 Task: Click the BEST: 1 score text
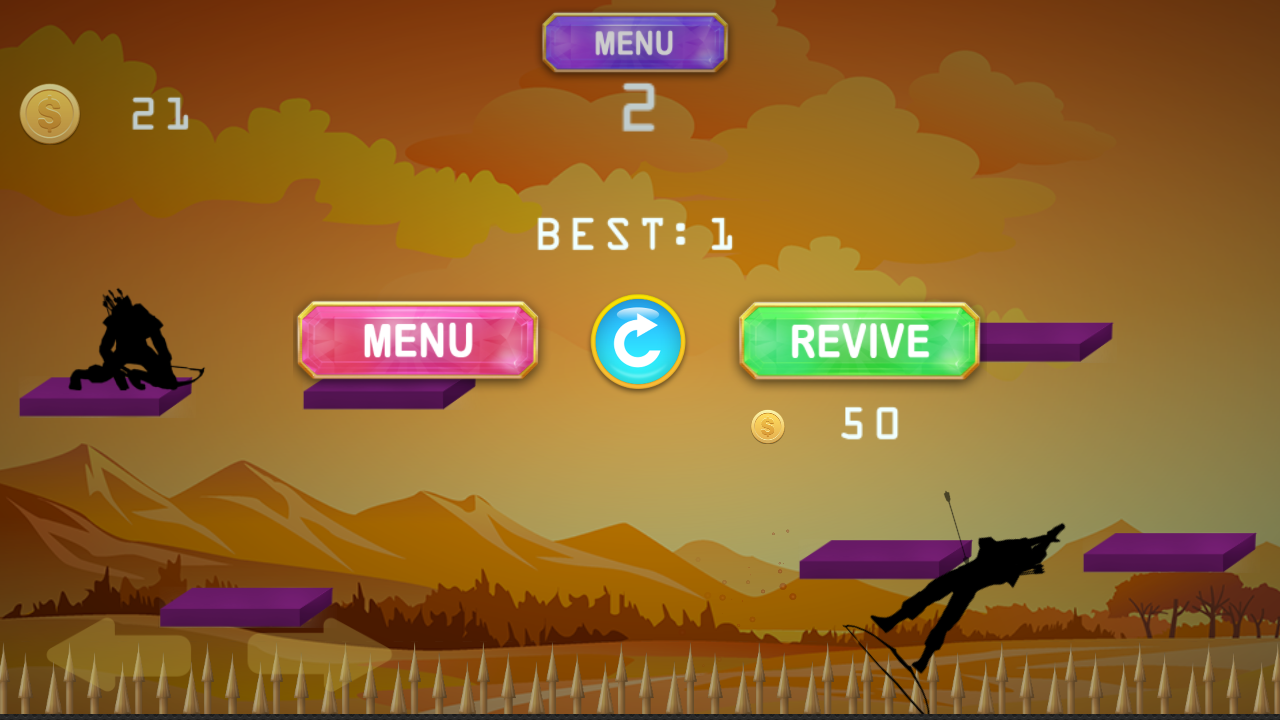coord(636,235)
